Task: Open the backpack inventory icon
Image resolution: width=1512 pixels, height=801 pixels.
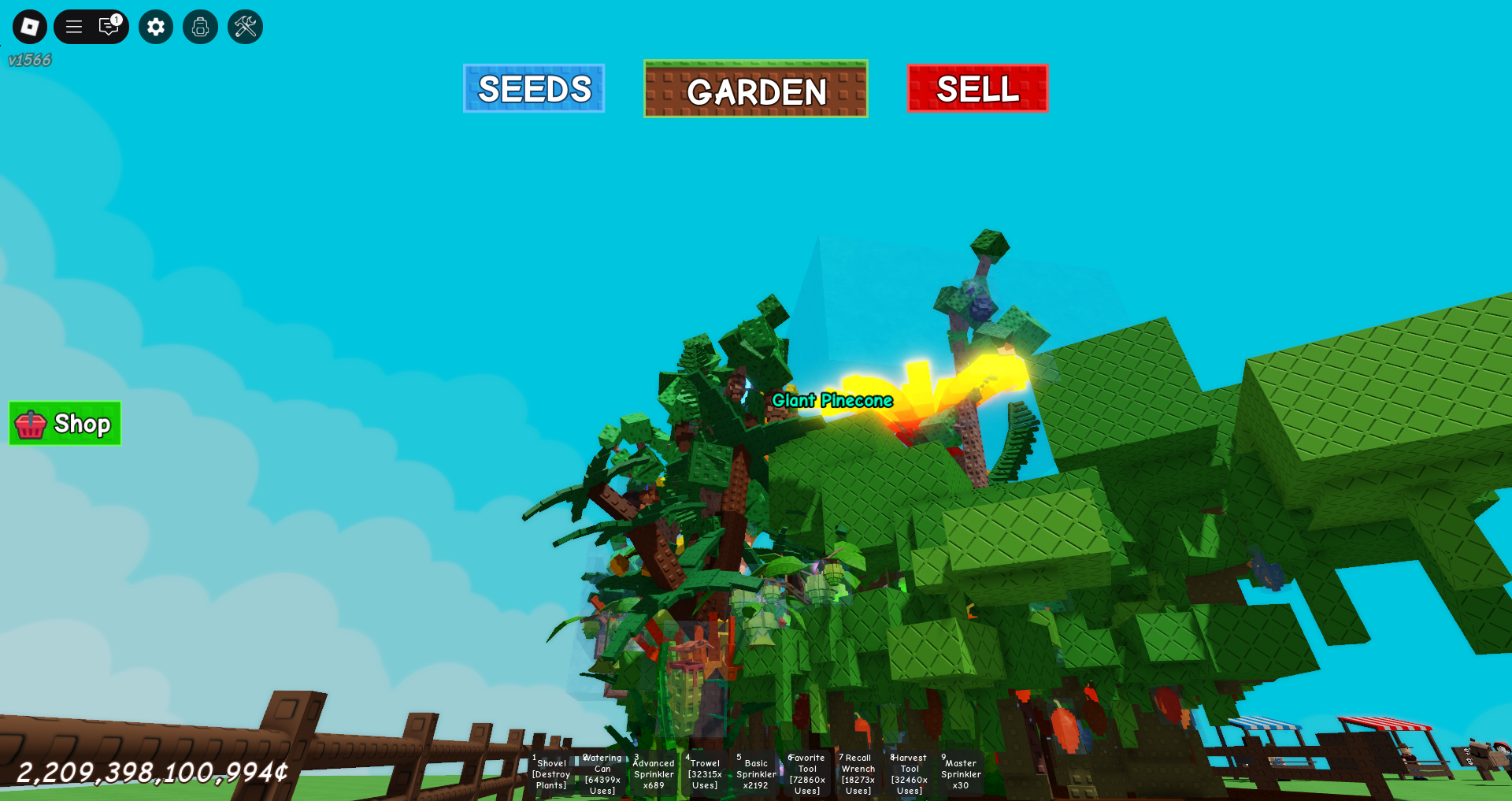Action: coord(200,27)
